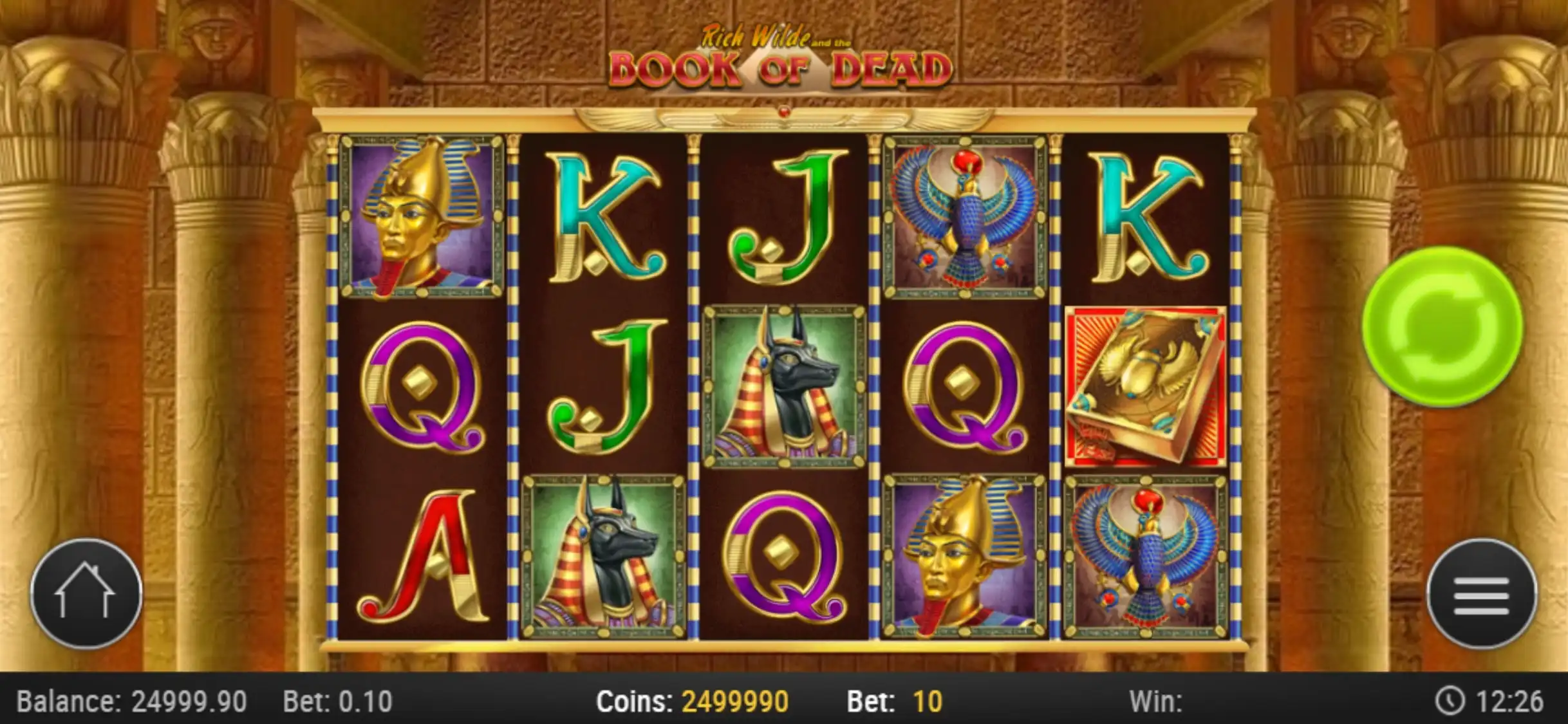Return to the lobby via home button

86,594
